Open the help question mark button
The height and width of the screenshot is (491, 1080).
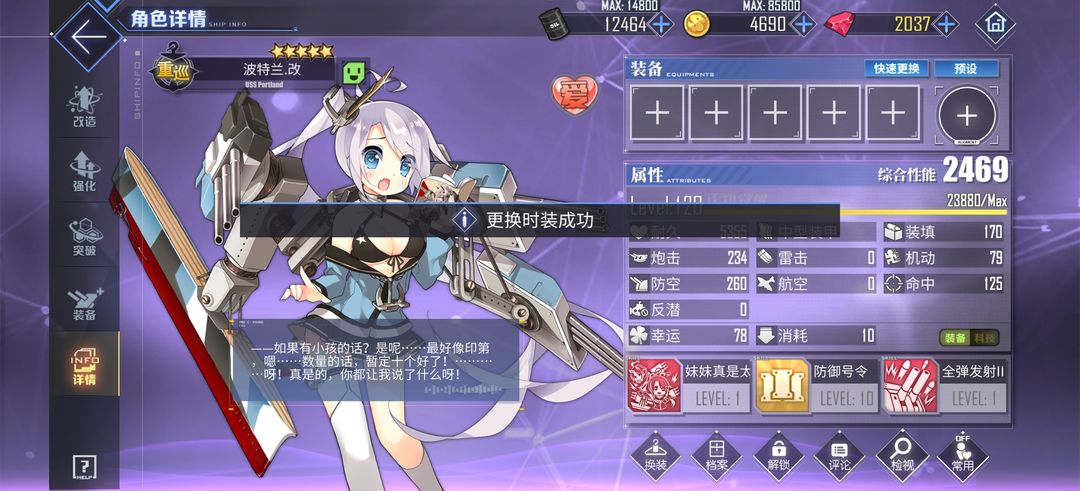tap(85, 467)
